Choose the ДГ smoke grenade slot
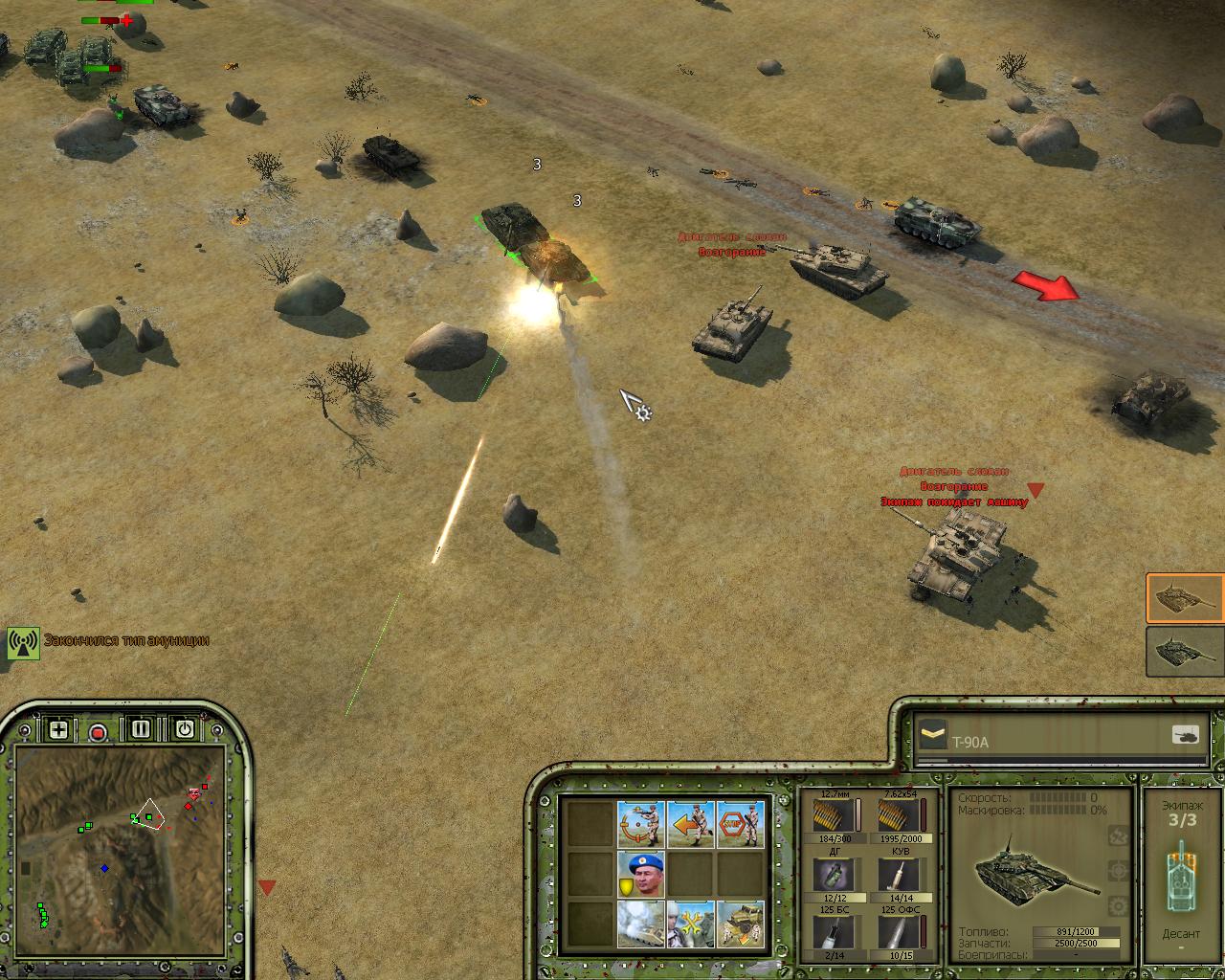The height and width of the screenshot is (980, 1225). [x=830, y=875]
